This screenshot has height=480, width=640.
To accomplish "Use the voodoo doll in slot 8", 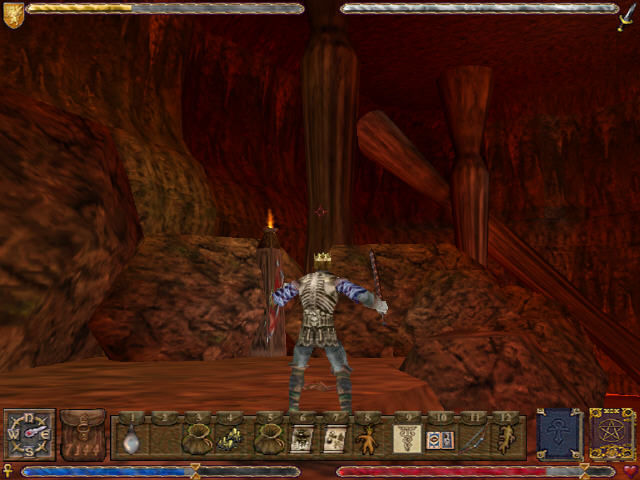I will coord(370,439).
